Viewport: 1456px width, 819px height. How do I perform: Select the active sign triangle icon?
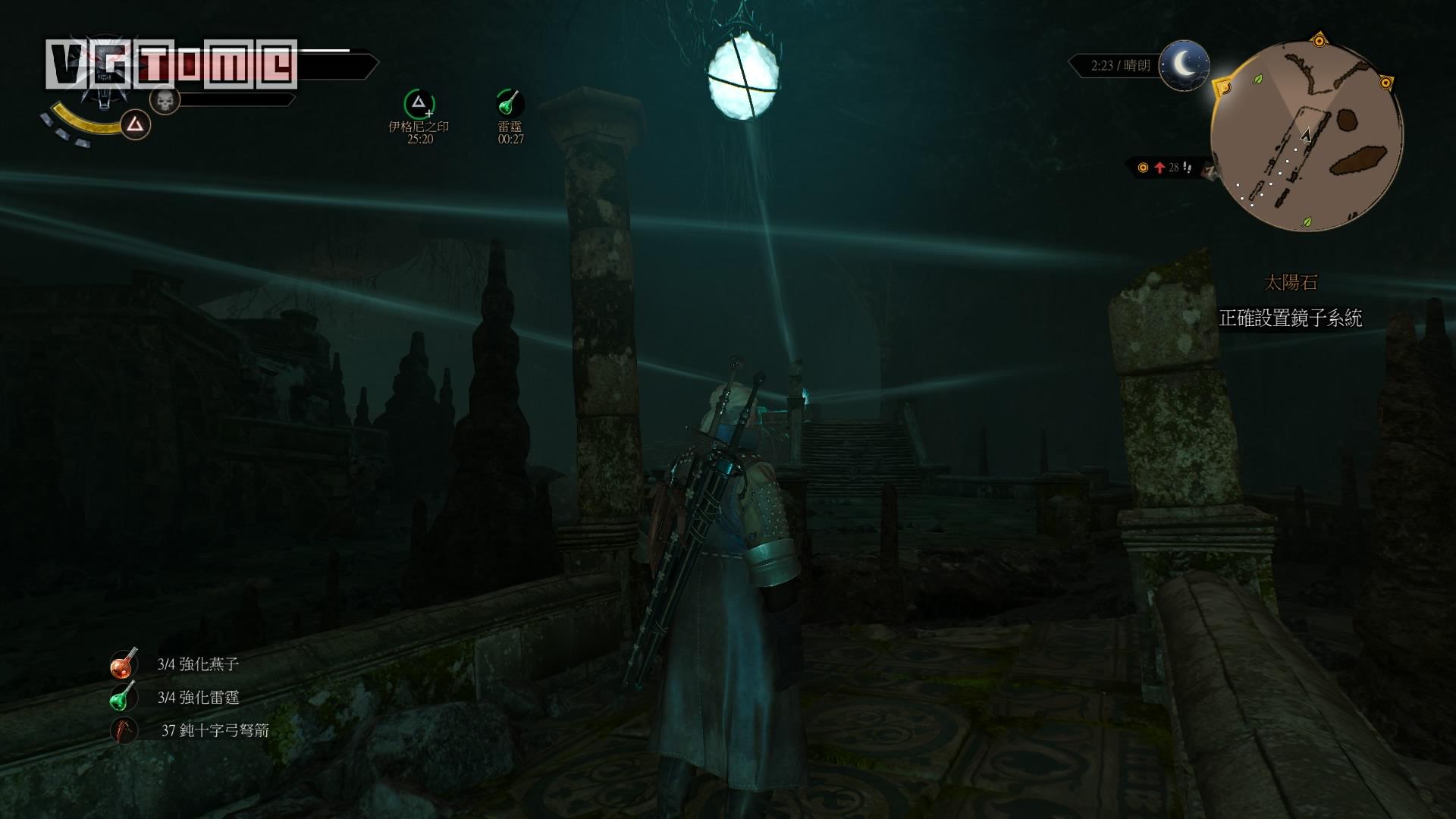(135, 124)
